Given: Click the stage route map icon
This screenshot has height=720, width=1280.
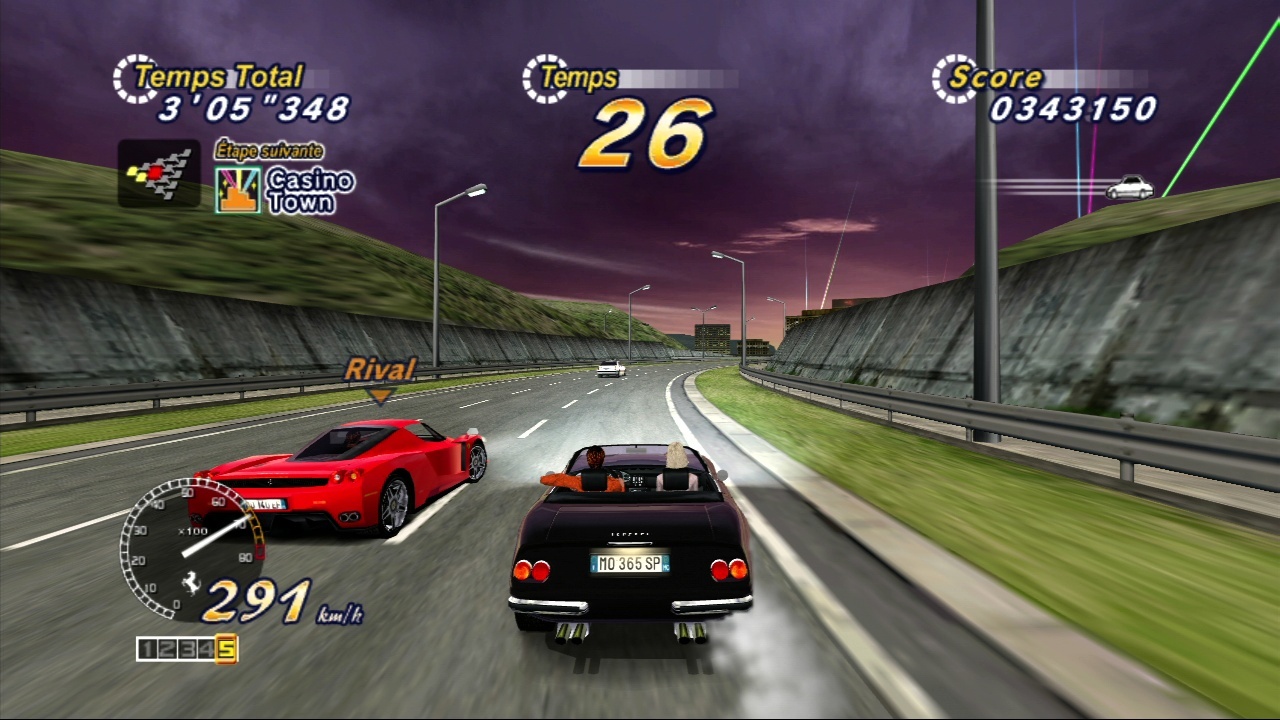Looking at the screenshot, I should 158,174.
